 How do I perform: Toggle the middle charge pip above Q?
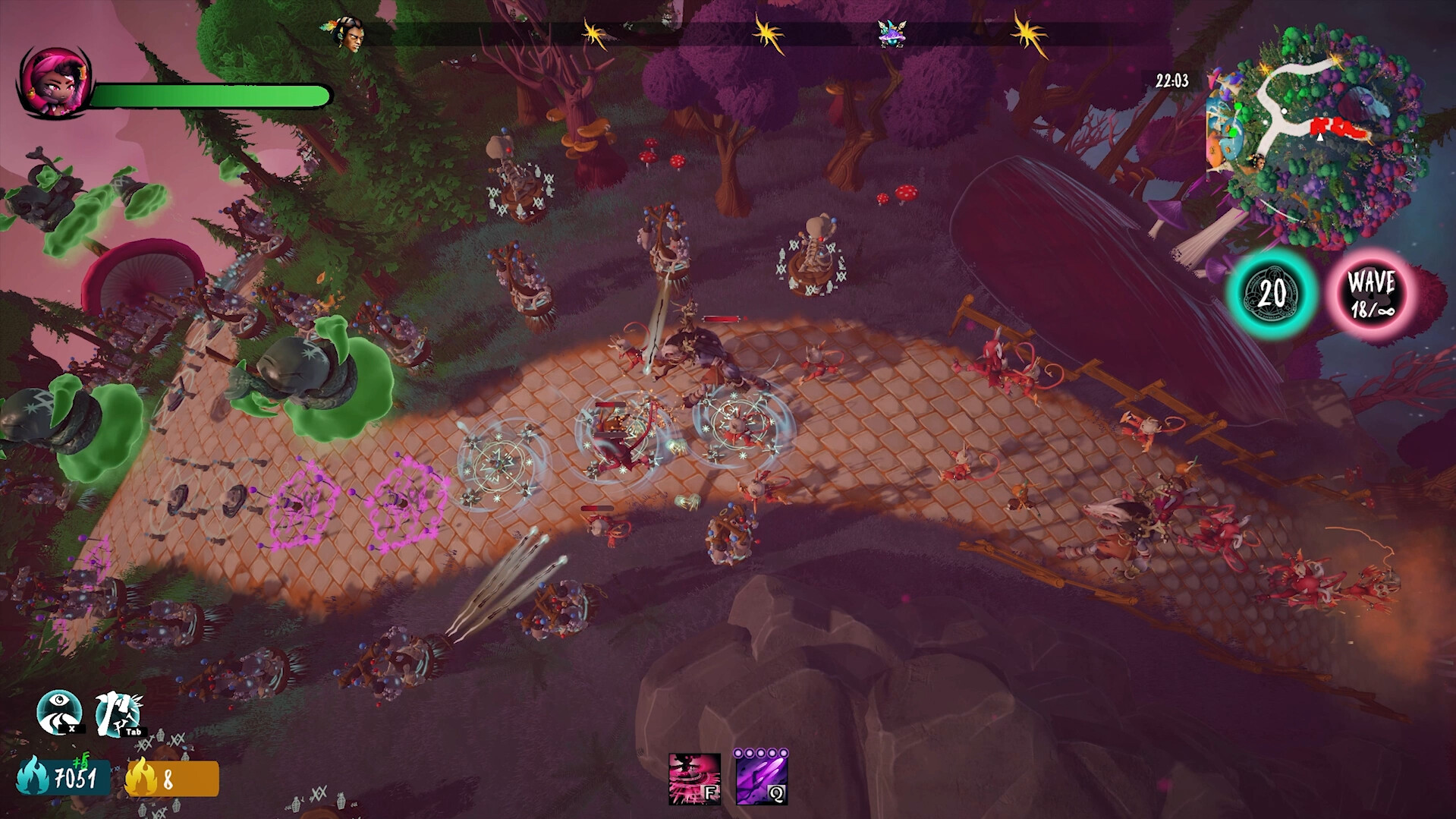point(762,752)
